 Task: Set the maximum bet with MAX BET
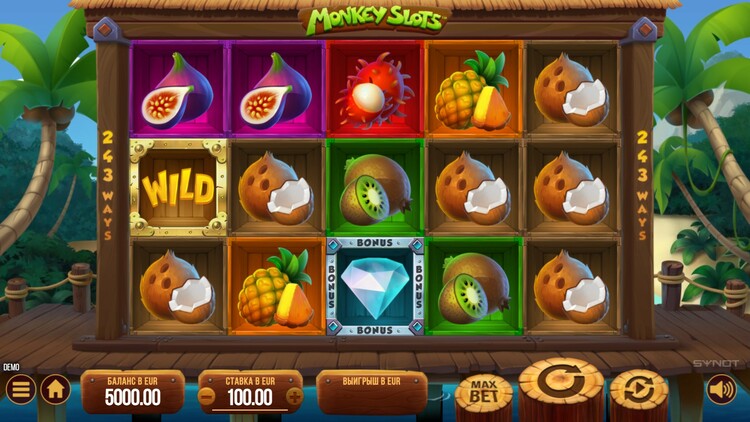(483, 392)
